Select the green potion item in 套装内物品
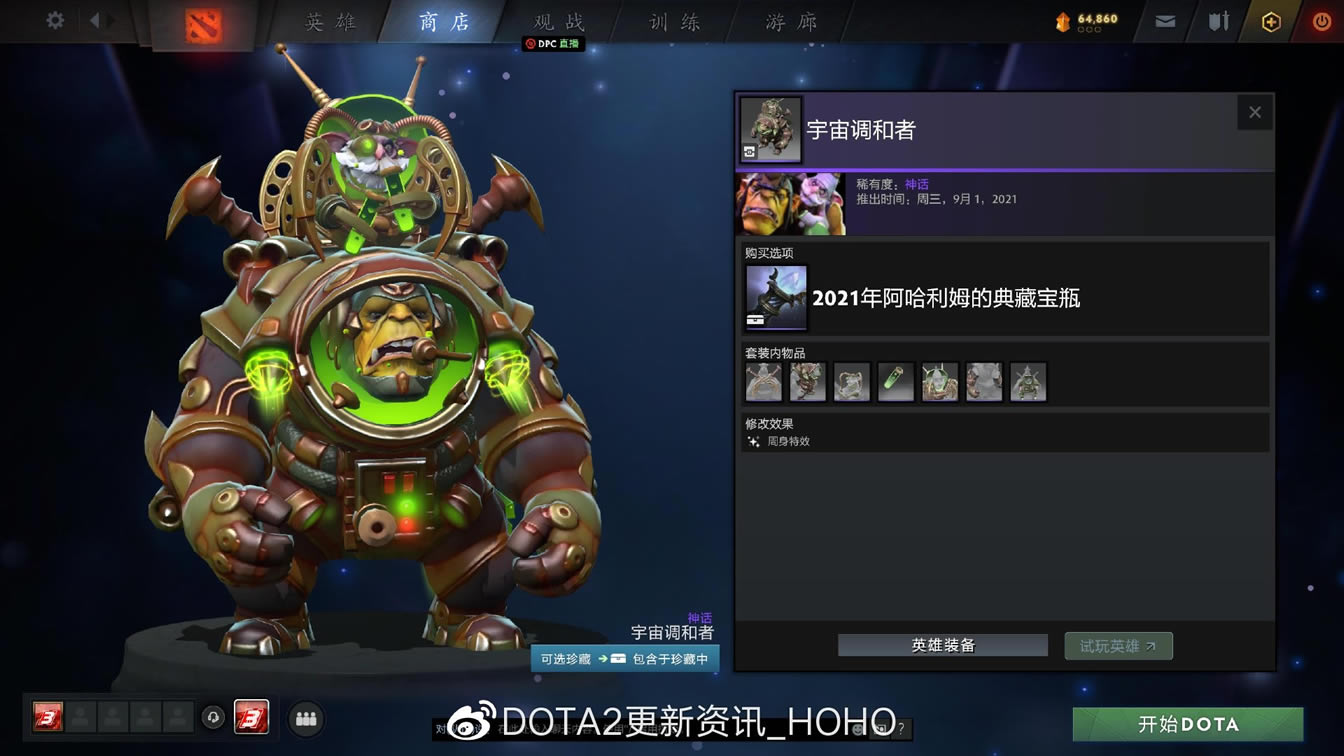1344x756 pixels. click(x=895, y=381)
